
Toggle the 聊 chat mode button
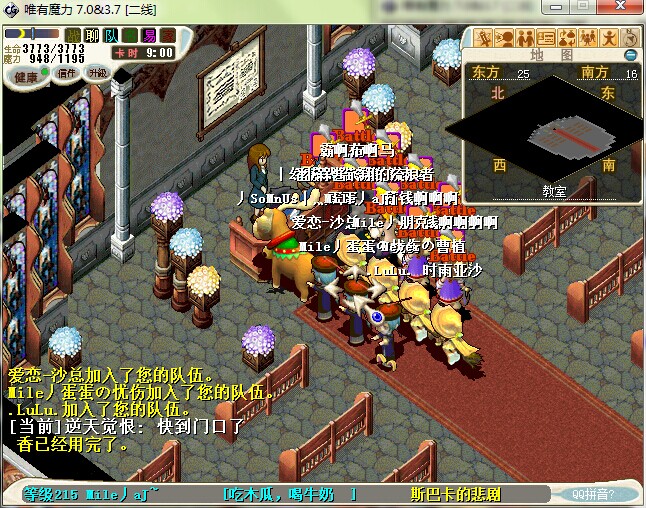click(x=91, y=35)
